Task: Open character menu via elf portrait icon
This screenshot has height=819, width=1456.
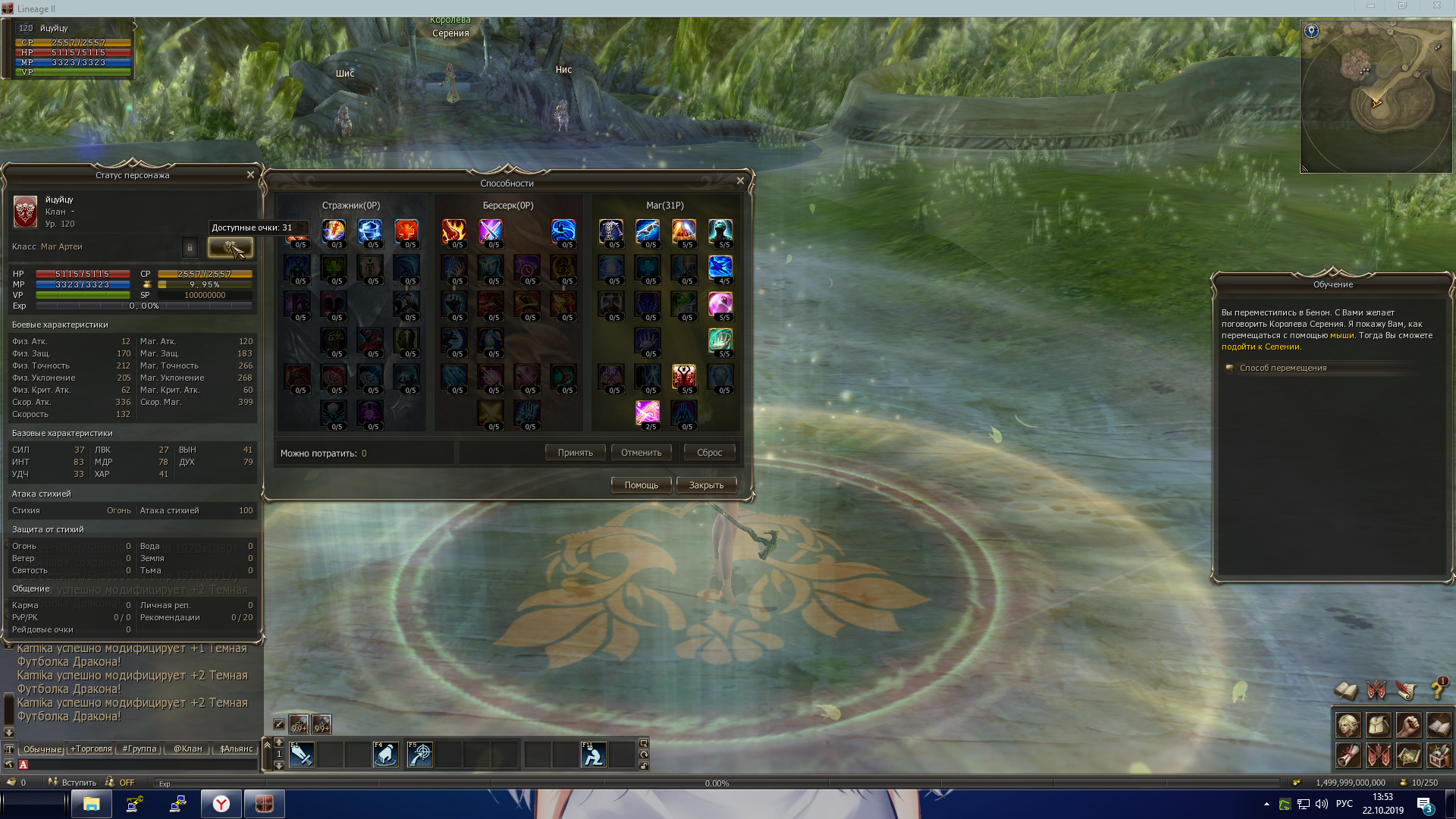Action: click(1348, 726)
